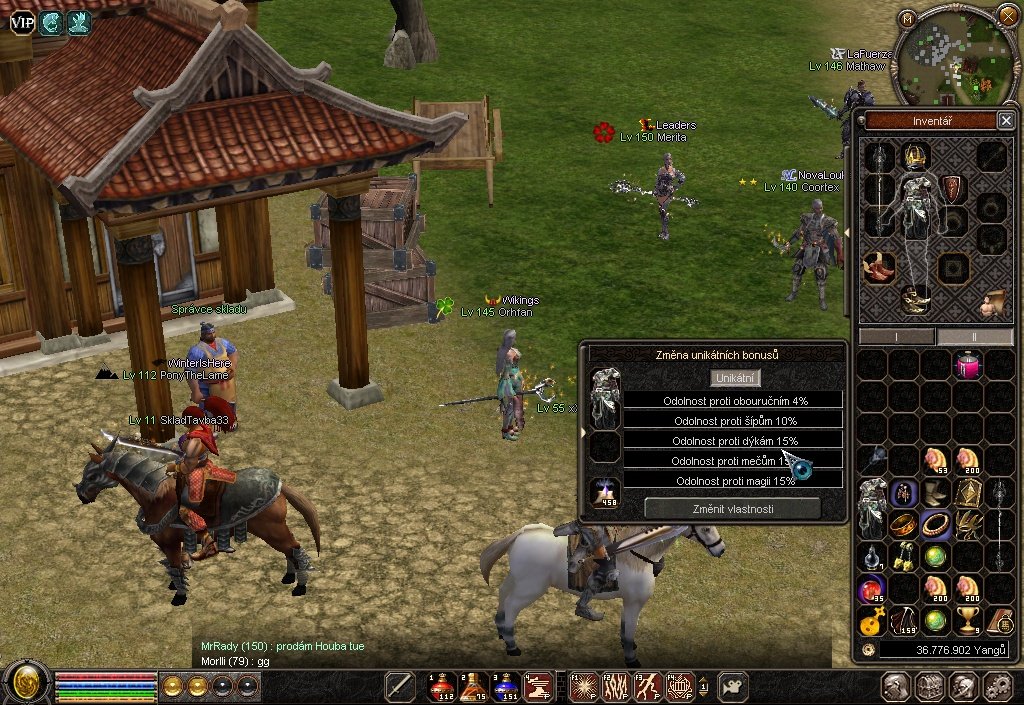Activate the F1 burst skill
The width and height of the screenshot is (1024, 705).
click(583, 685)
